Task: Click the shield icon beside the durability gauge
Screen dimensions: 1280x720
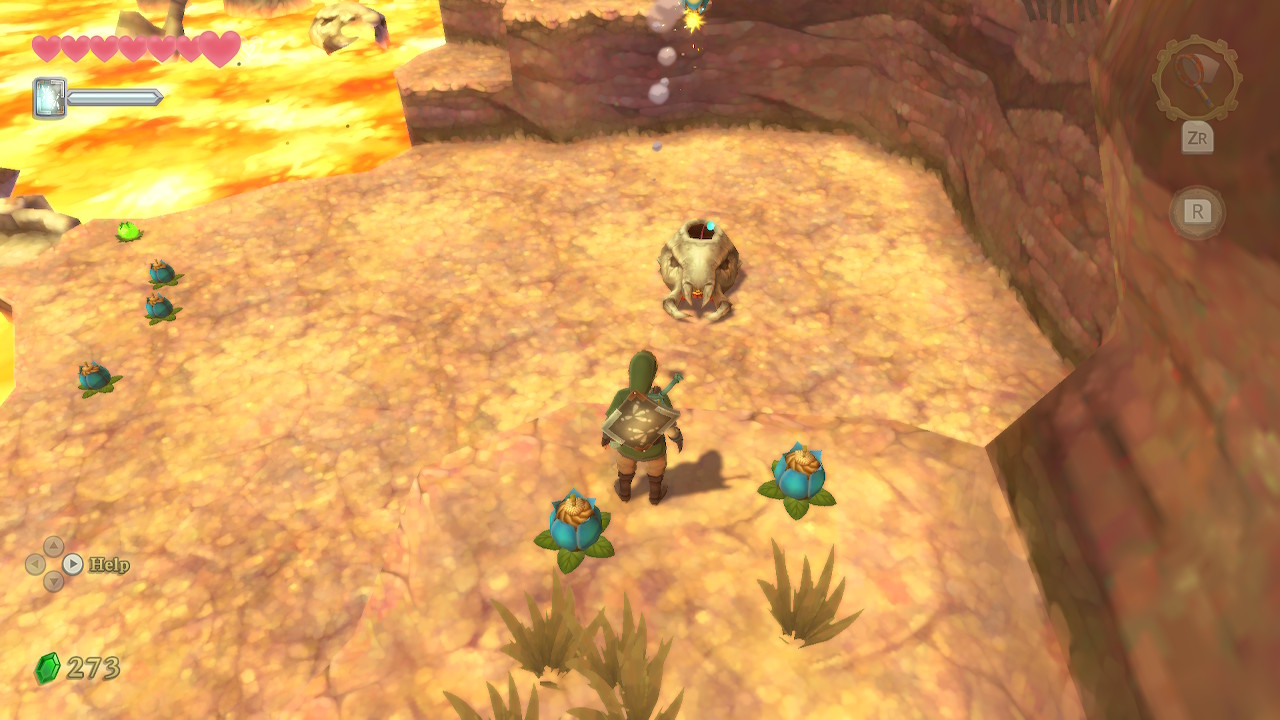Action: 49,98
